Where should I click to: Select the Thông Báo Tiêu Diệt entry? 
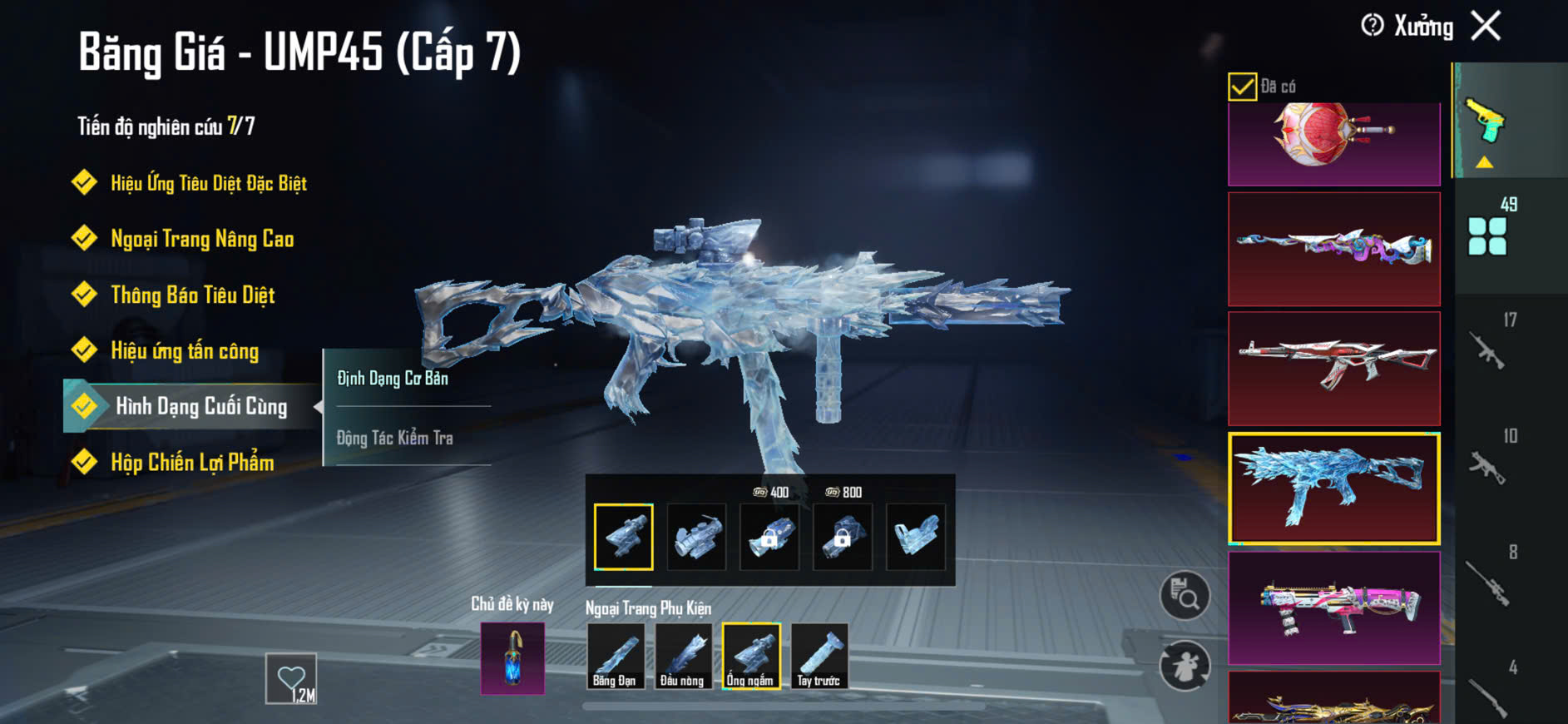click(192, 295)
